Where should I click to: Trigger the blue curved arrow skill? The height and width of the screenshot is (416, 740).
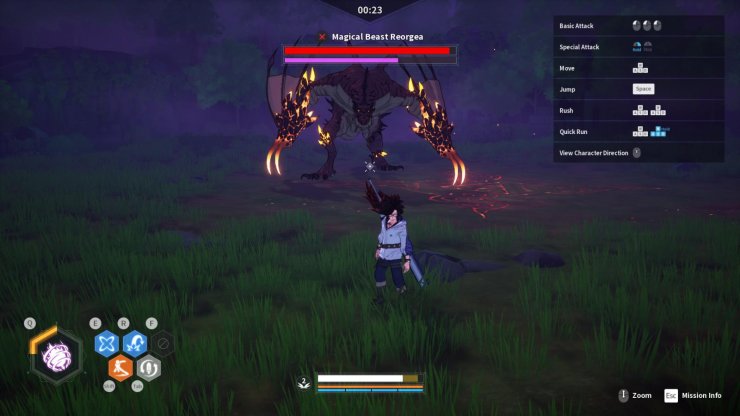[134, 344]
